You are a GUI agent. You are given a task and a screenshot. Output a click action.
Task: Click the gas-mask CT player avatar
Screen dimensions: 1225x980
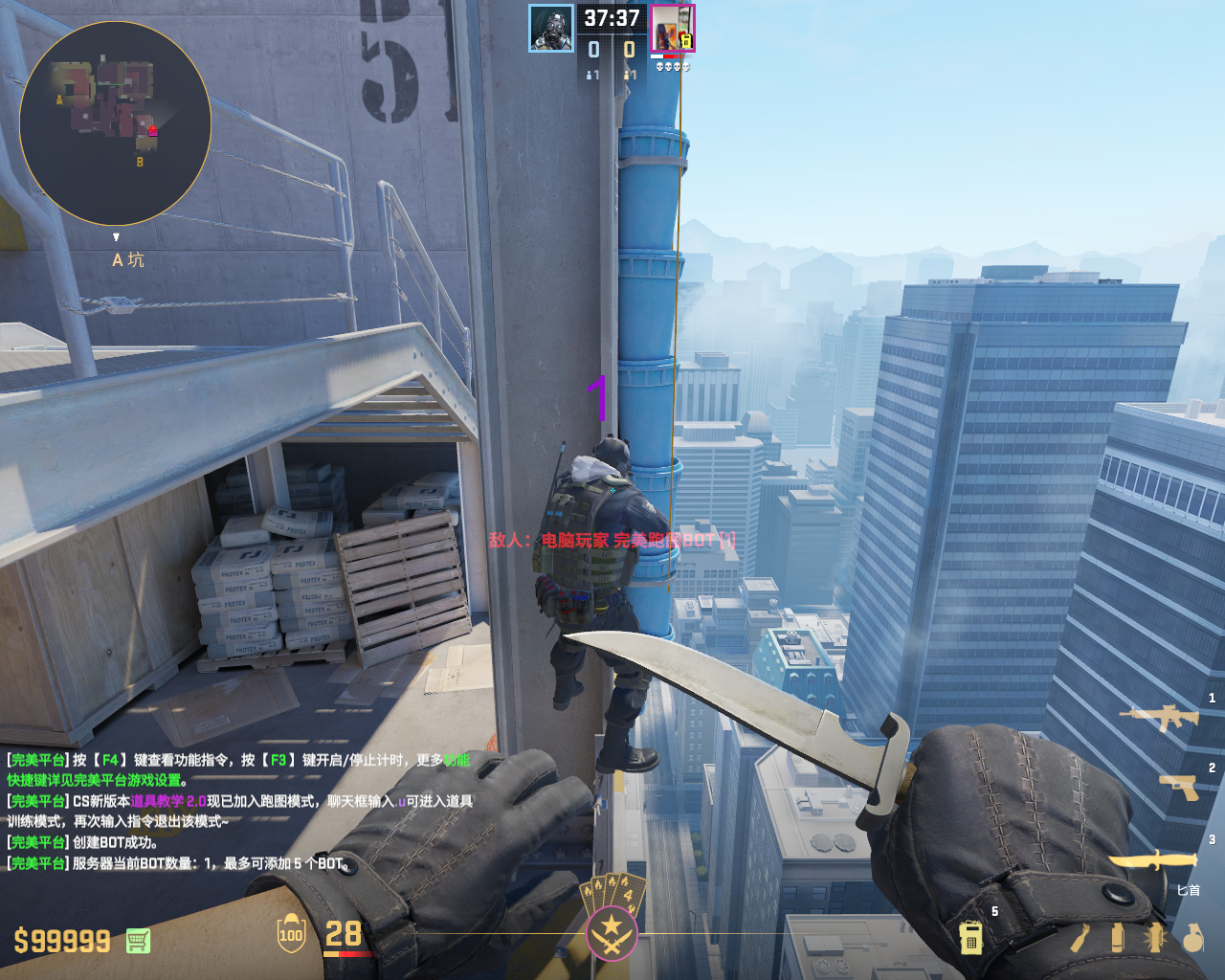tap(551, 28)
